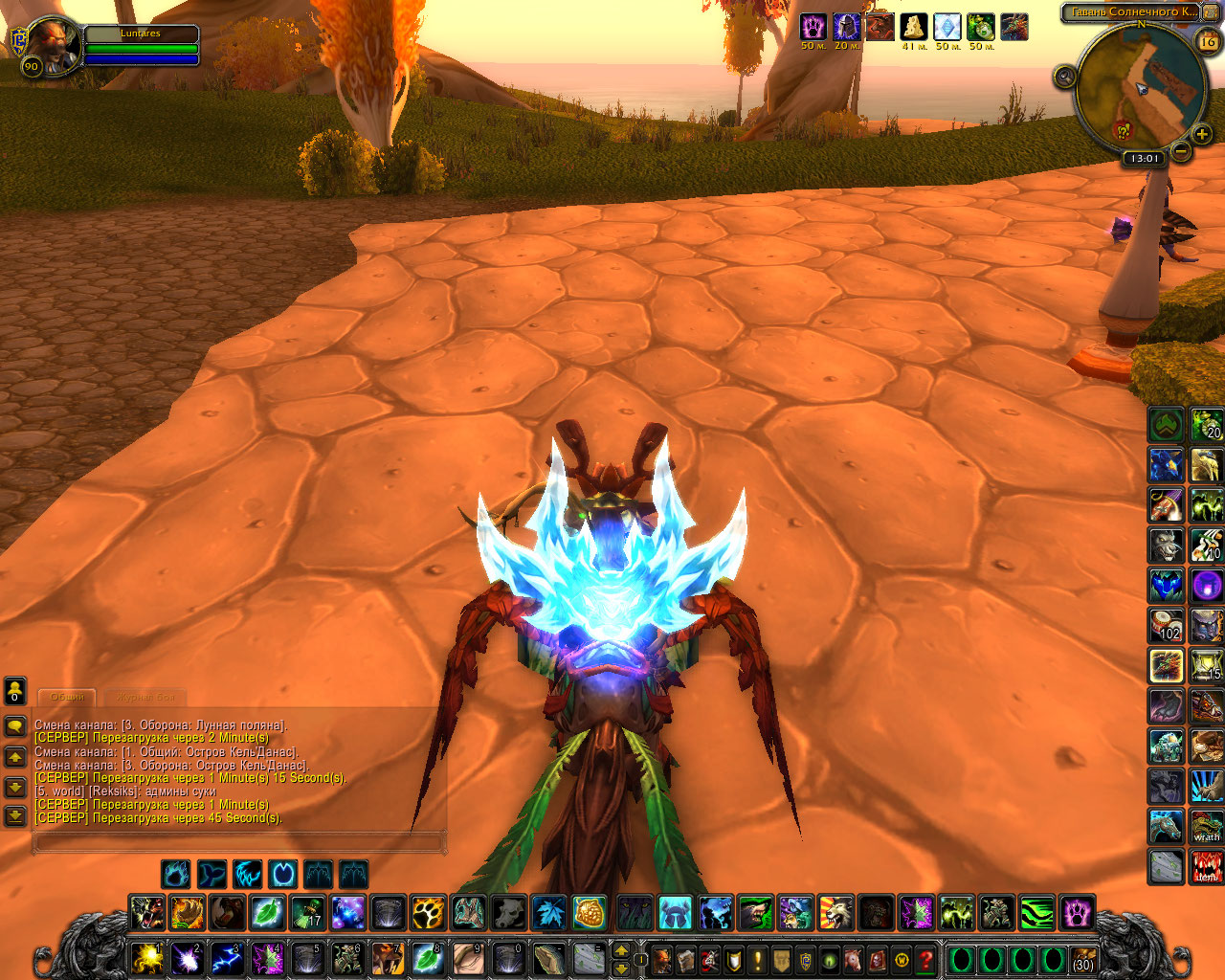Select the purple paw ability on the bottom bar
This screenshot has height=980, width=1225.
coord(1077,913)
